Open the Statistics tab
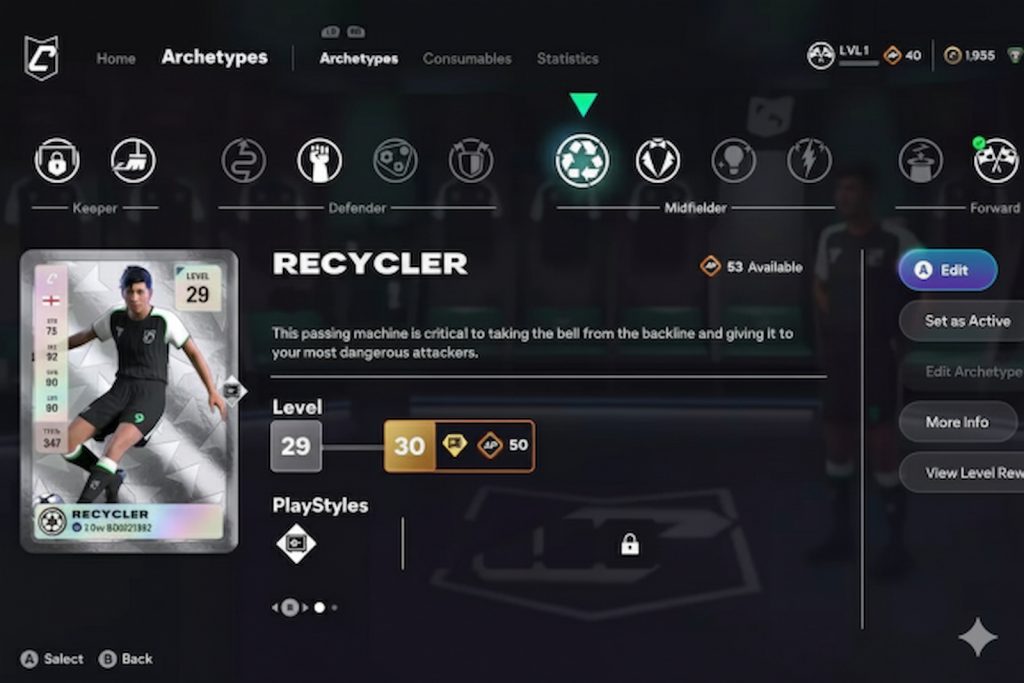 click(x=567, y=58)
